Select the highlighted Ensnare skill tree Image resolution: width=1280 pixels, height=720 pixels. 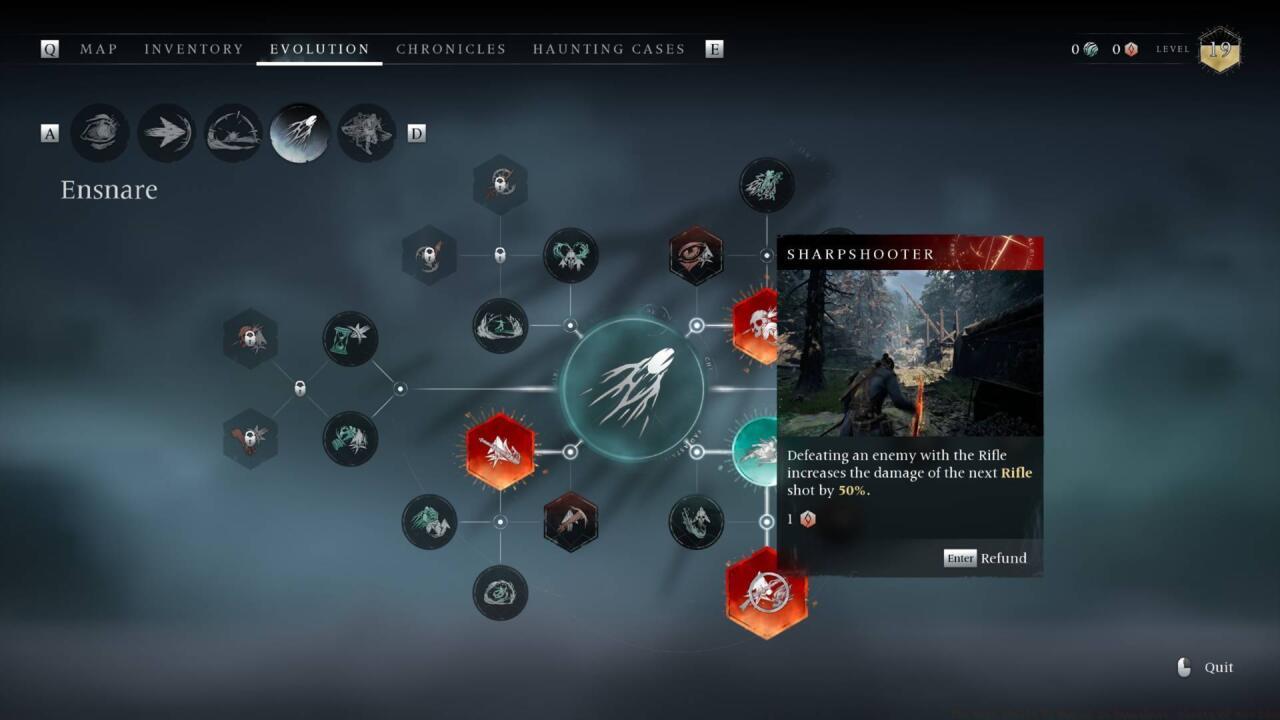[300, 133]
